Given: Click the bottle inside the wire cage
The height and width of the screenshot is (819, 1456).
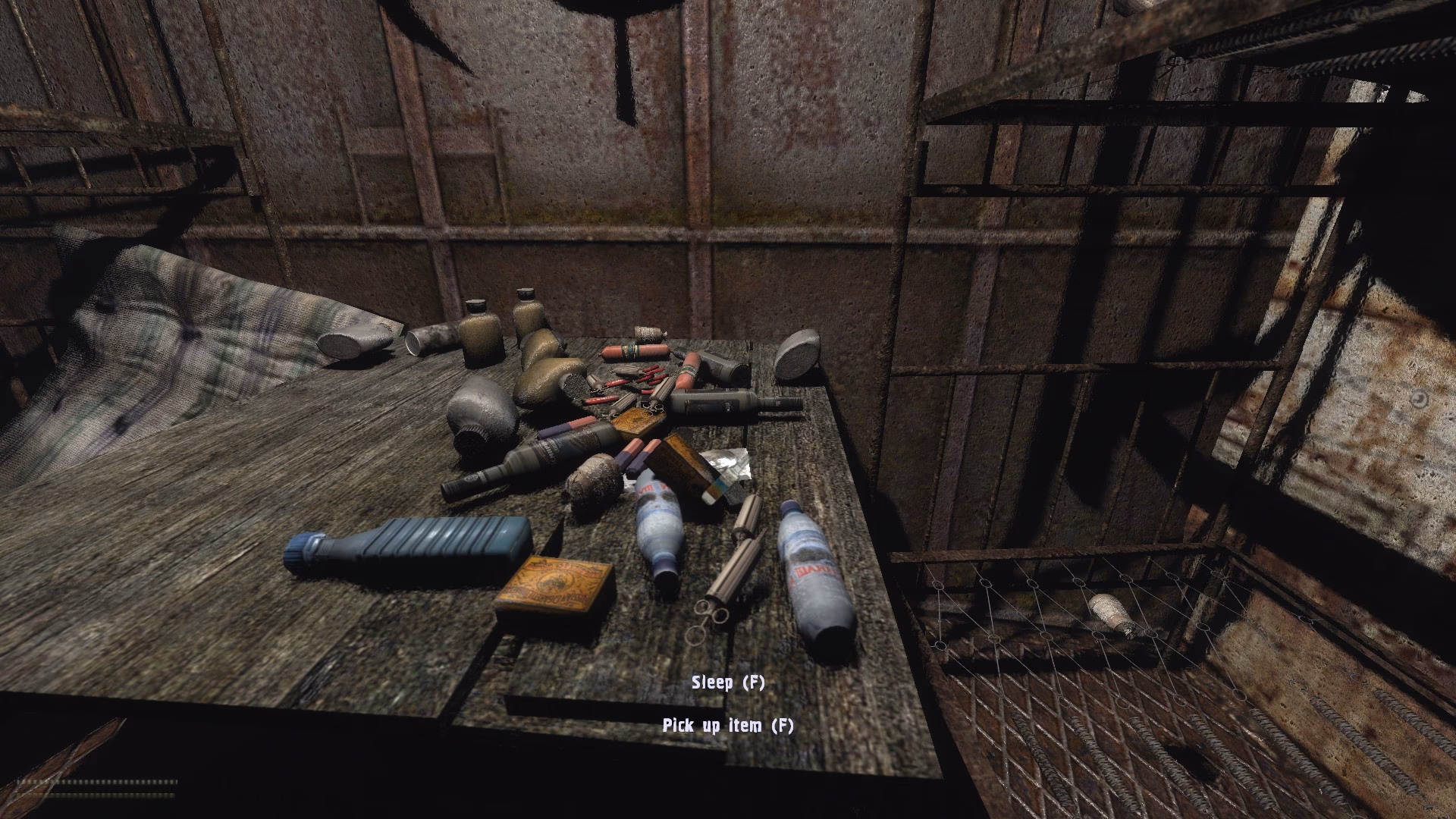Looking at the screenshot, I should [1107, 614].
